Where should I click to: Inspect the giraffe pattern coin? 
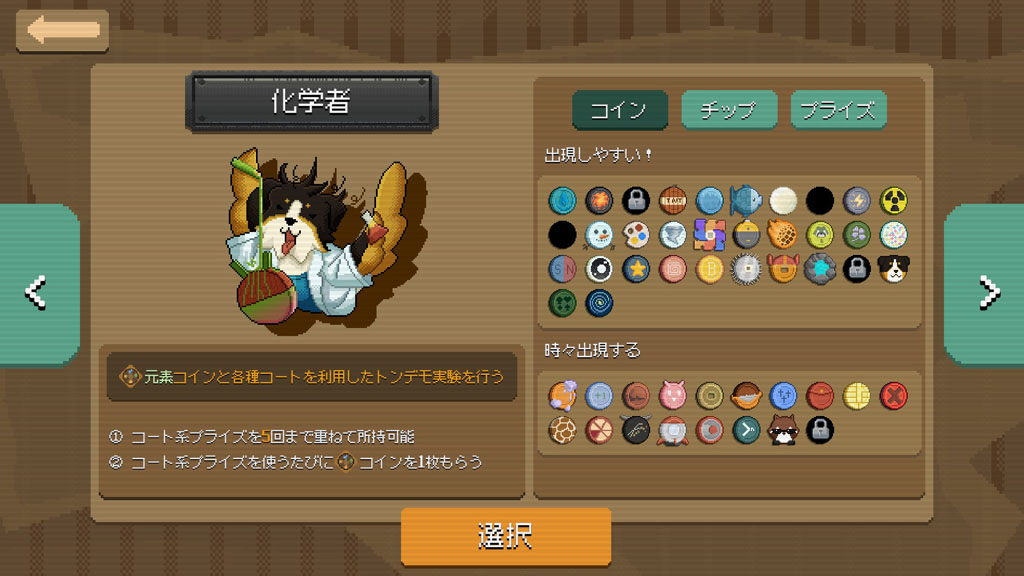[x=563, y=431]
